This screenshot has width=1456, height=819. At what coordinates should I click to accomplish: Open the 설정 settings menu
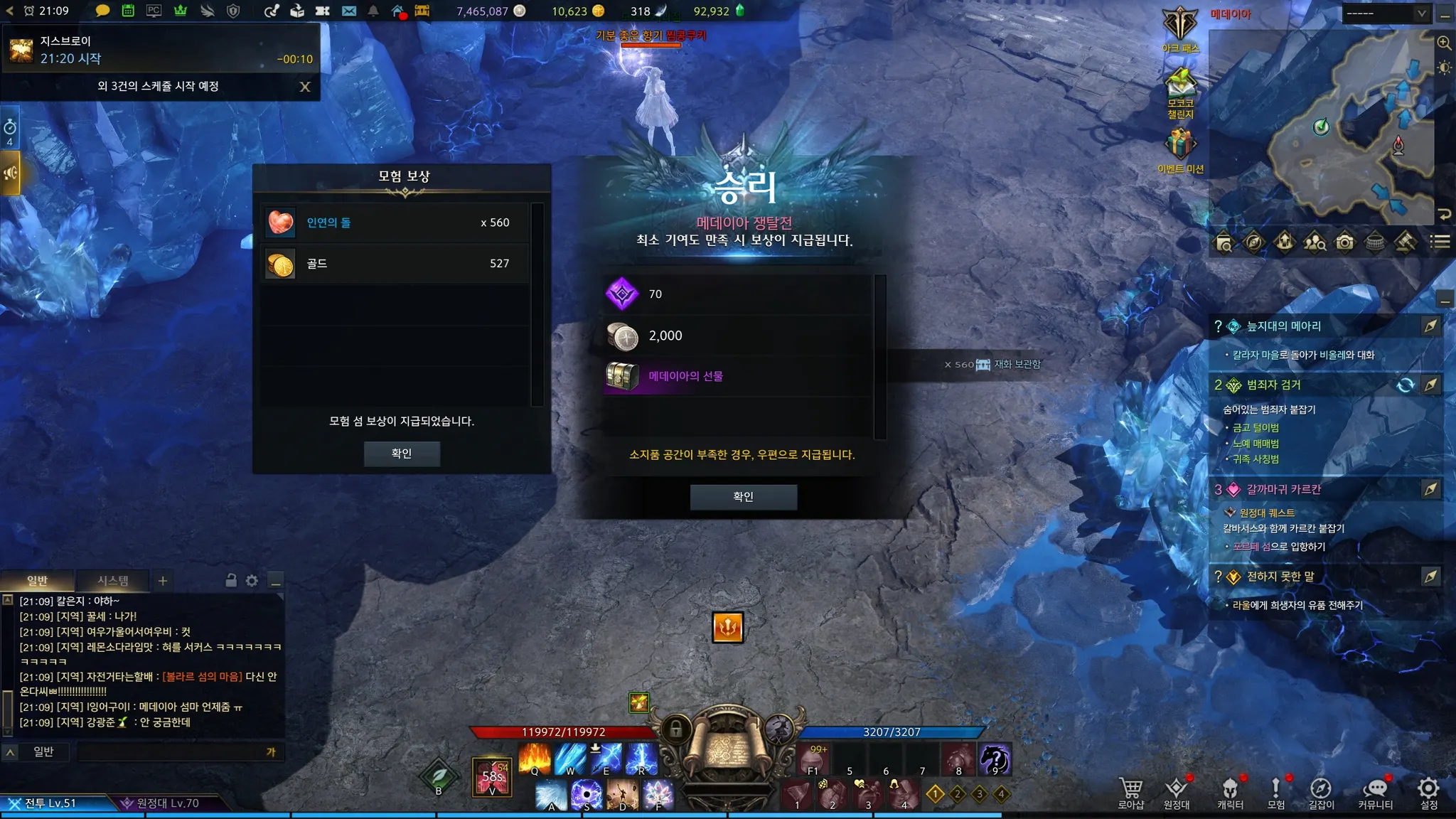pos(1428,793)
